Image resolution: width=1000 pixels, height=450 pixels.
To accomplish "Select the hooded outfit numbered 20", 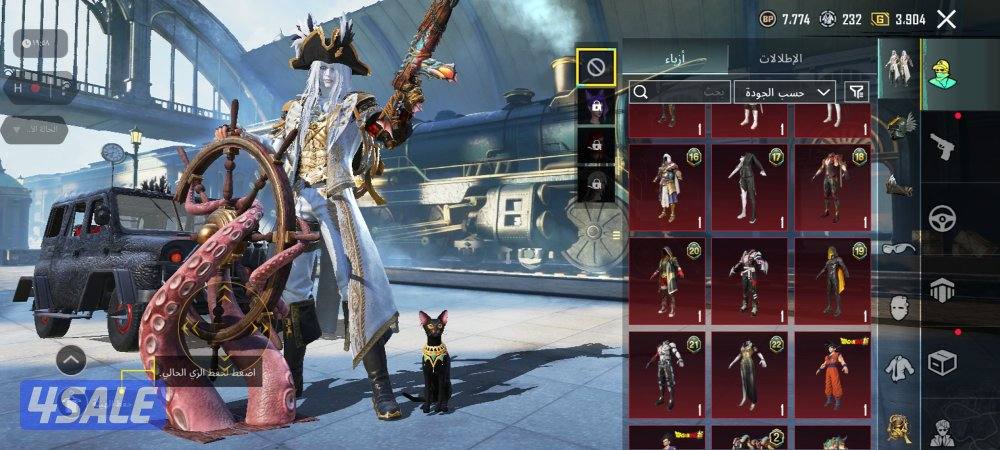I will [x=667, y=278].
